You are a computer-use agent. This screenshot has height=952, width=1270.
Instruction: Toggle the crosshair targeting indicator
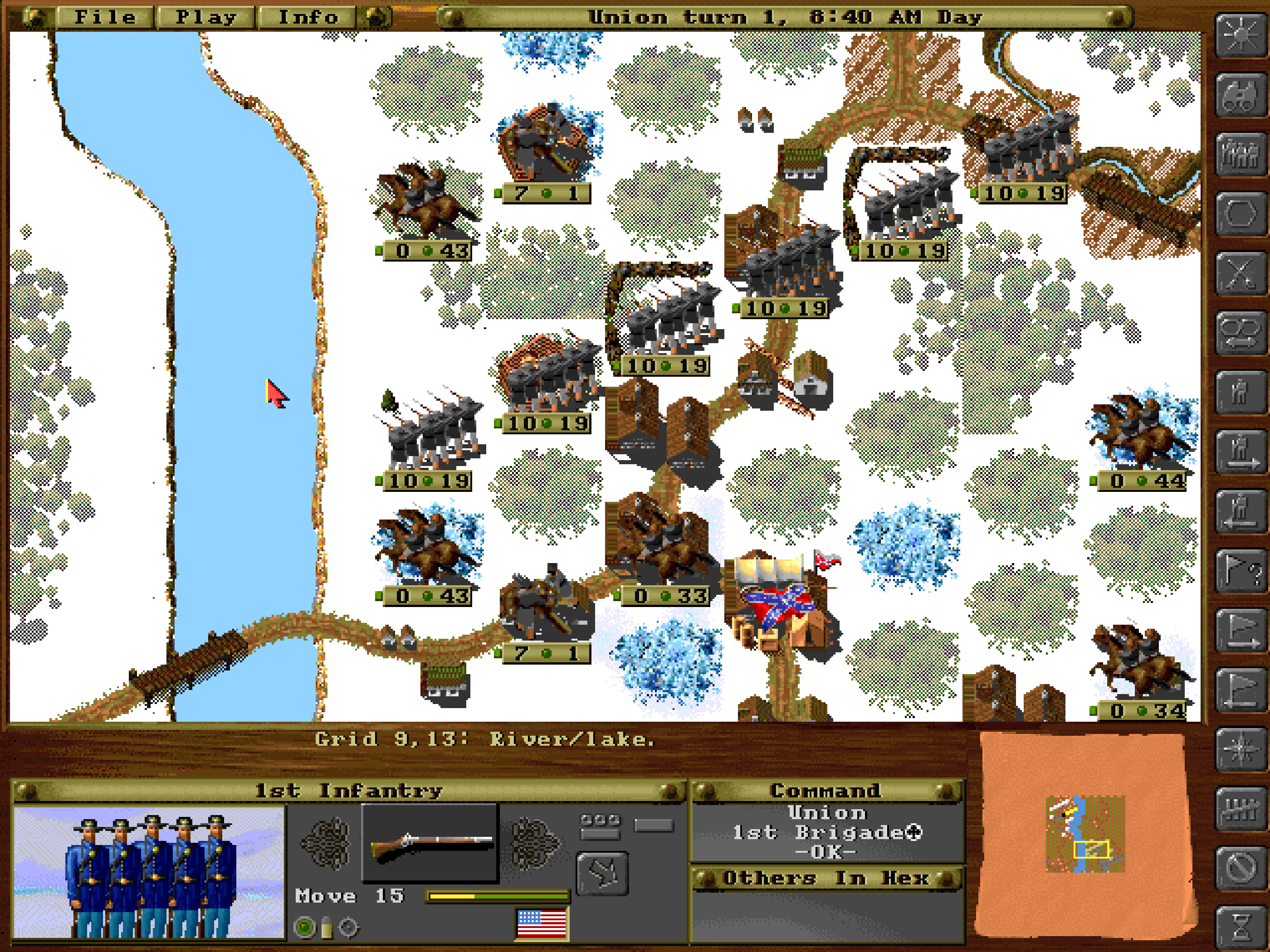pyautogui.click(x=348, y=928)
